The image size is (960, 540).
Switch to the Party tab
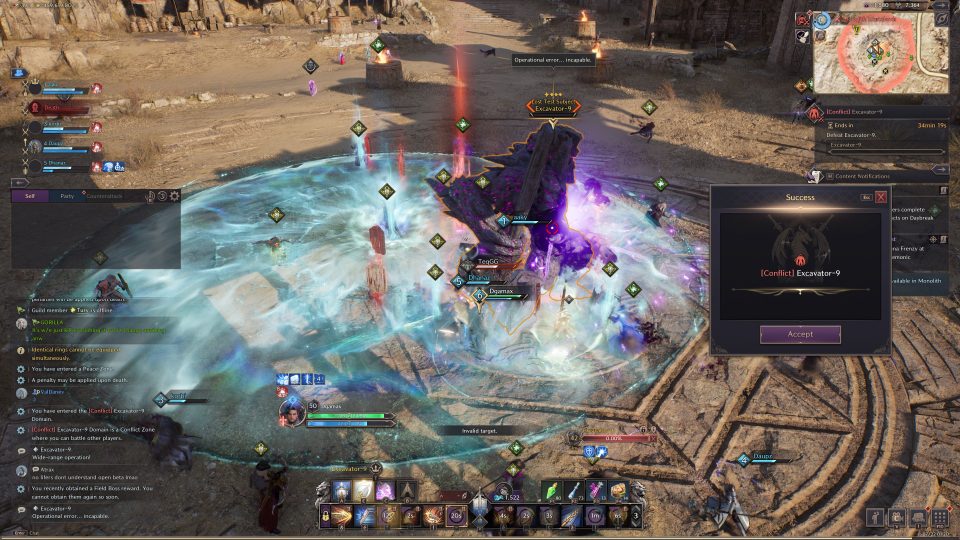click(66, 196)
